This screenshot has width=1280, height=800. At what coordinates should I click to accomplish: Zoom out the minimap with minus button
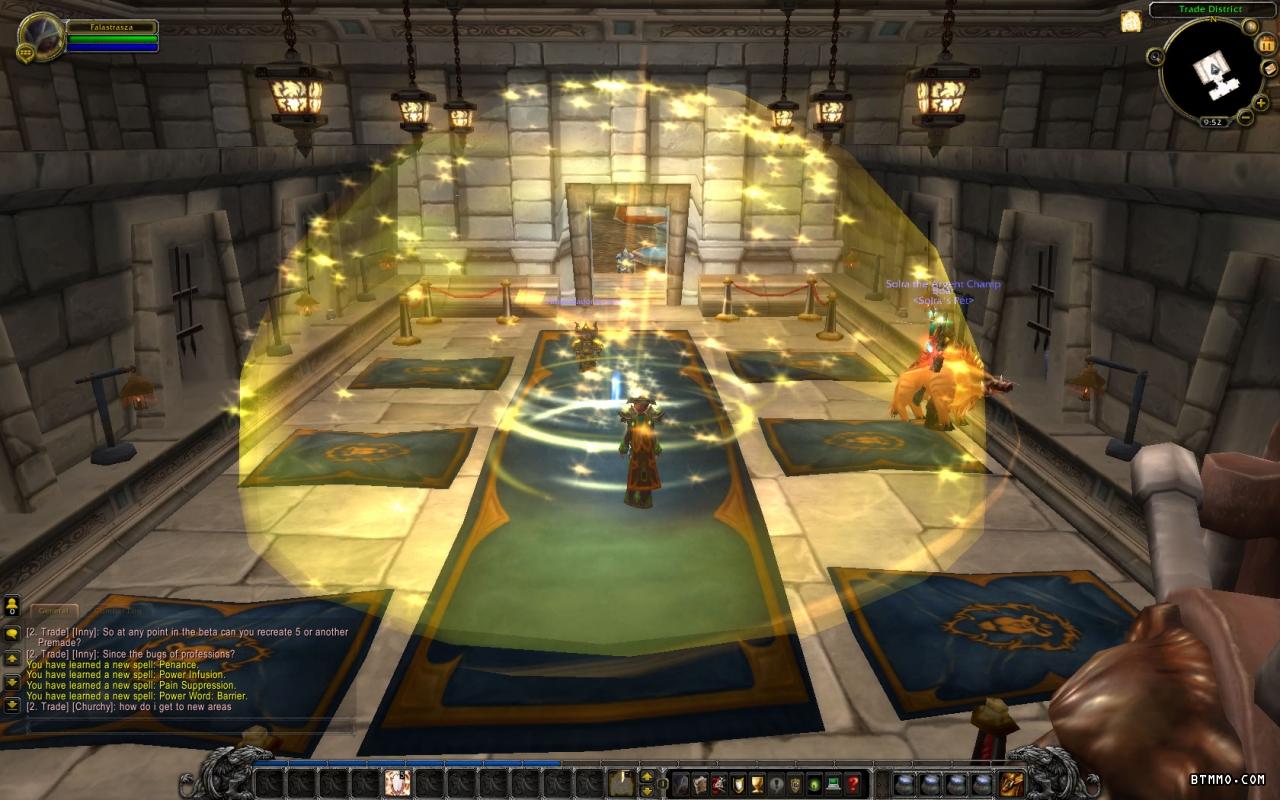tap(1245, 117)
